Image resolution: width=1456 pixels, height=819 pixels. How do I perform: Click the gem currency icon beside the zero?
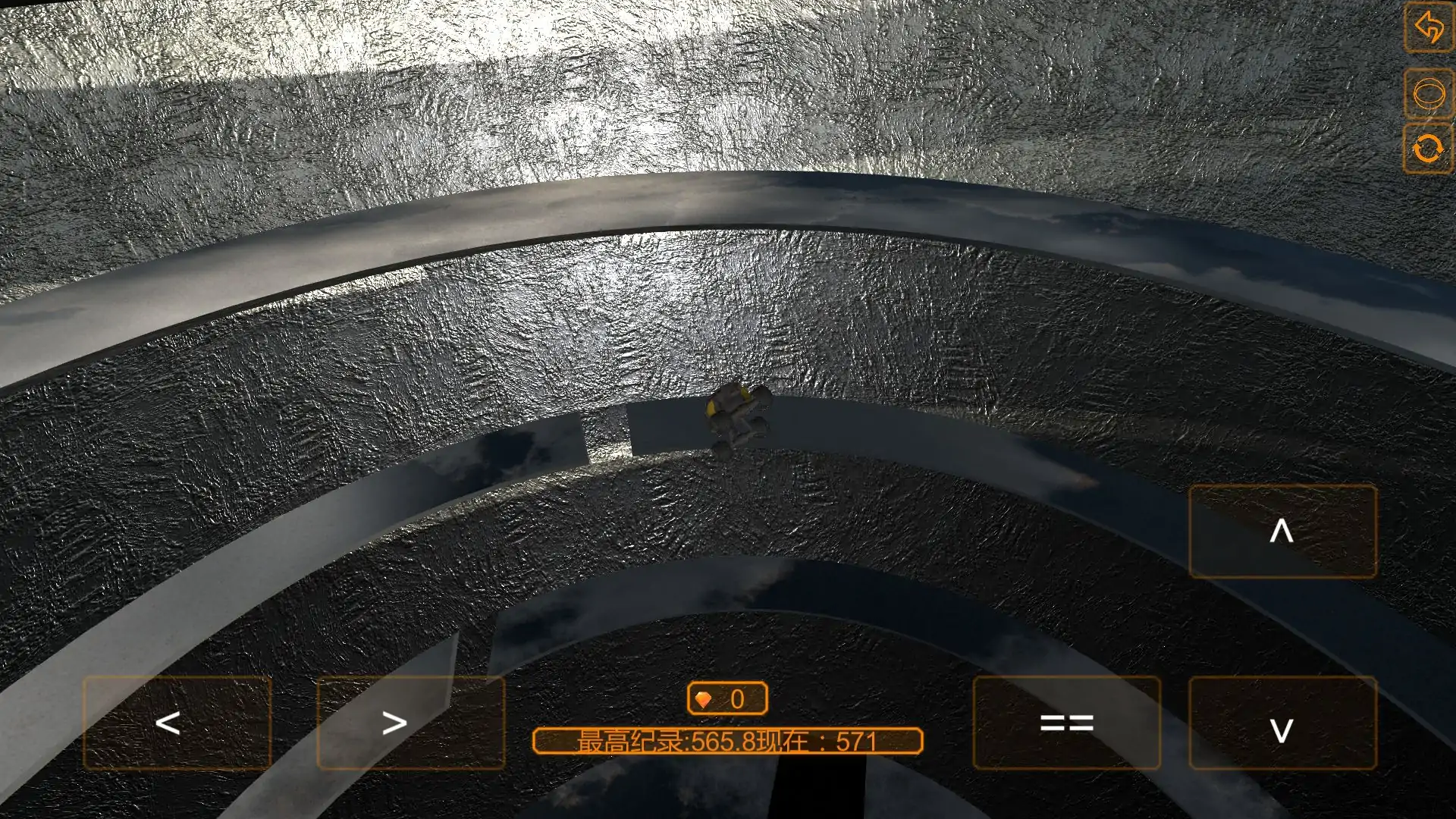click(x=704, y=699)
